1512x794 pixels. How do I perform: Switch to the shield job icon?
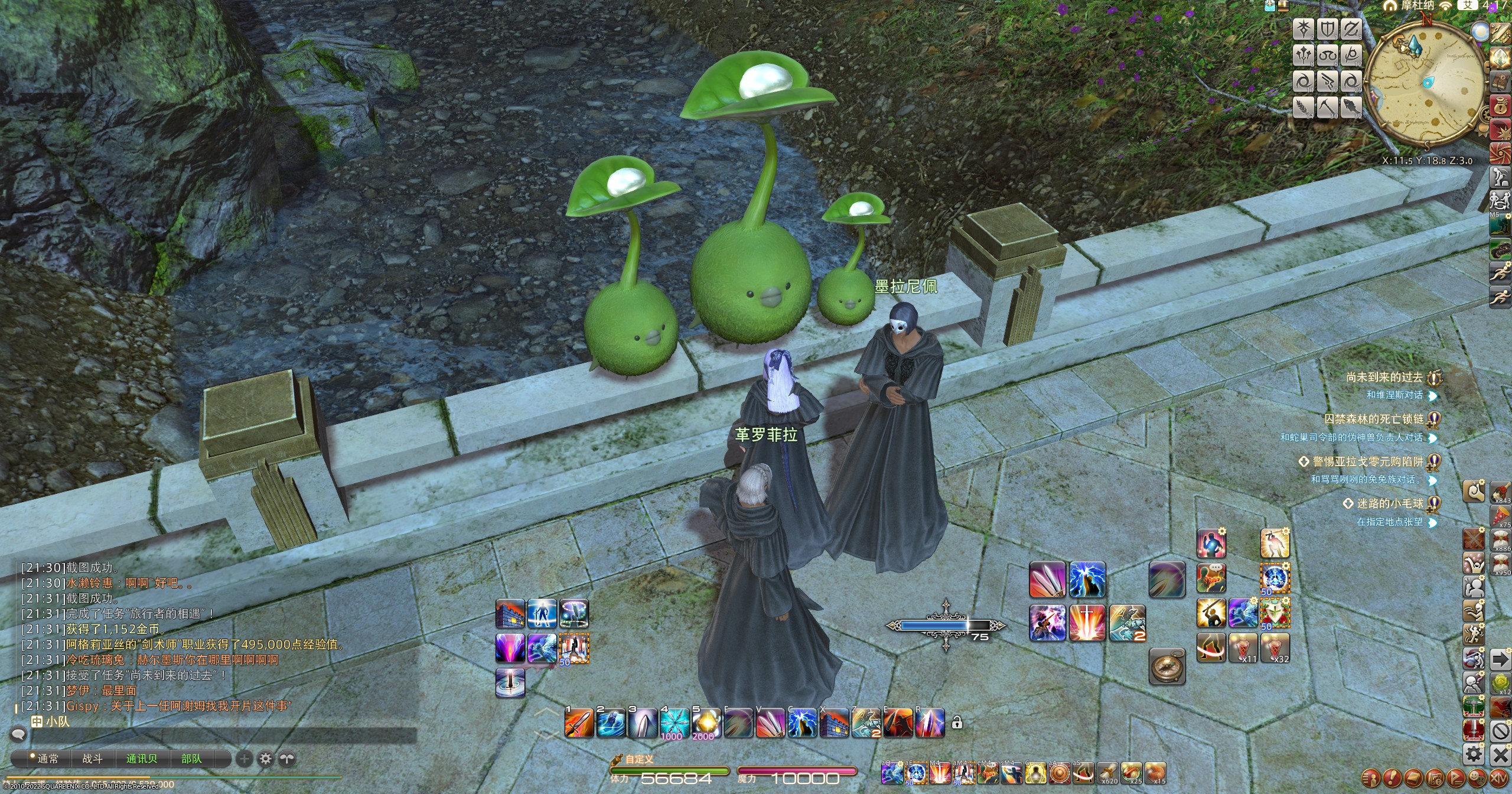1327,29
